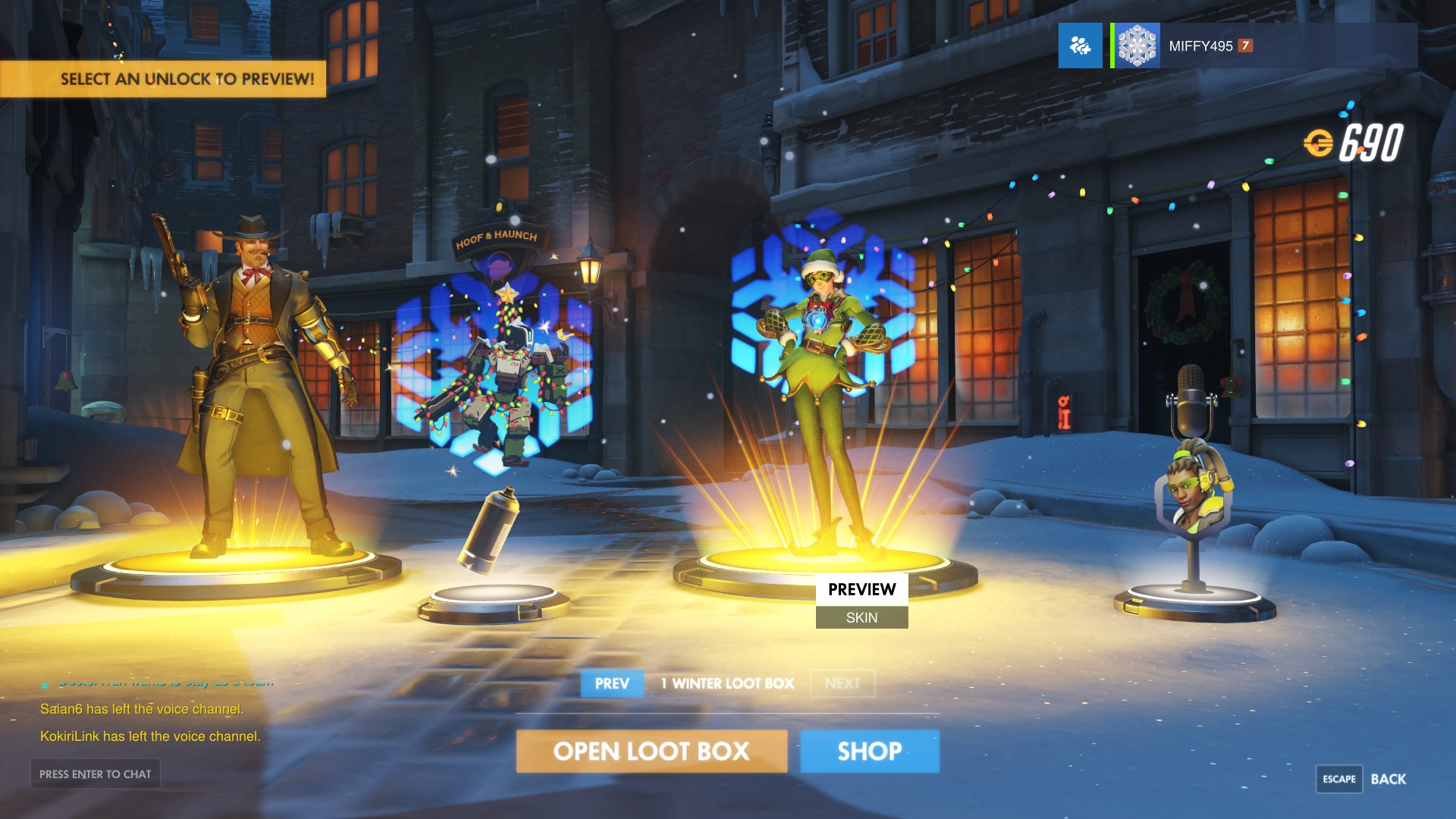
Task: Click the greyed-out NEXT button
Action: click(x=842, y=683)
